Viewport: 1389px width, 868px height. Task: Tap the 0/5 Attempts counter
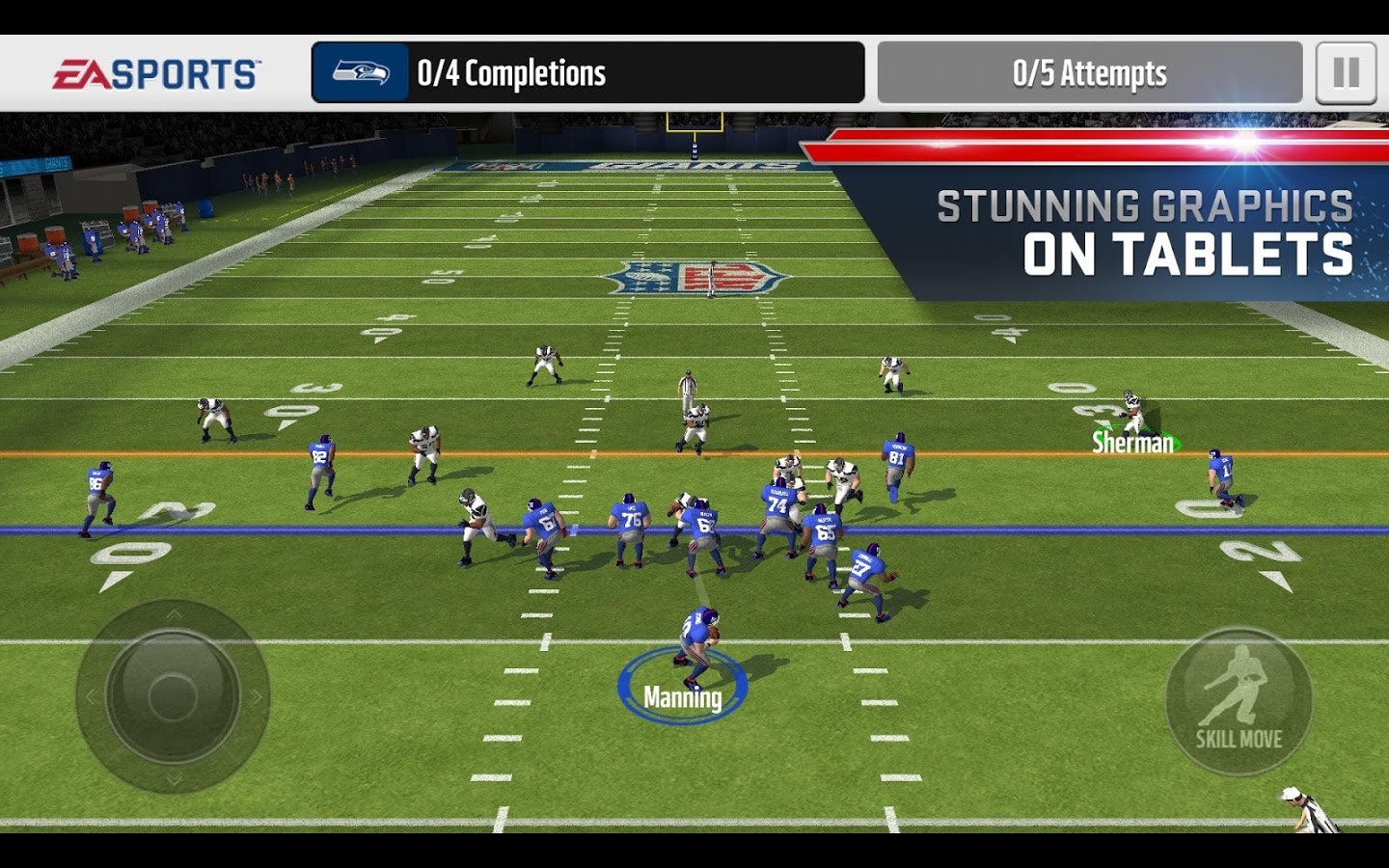coord(1088,71)
